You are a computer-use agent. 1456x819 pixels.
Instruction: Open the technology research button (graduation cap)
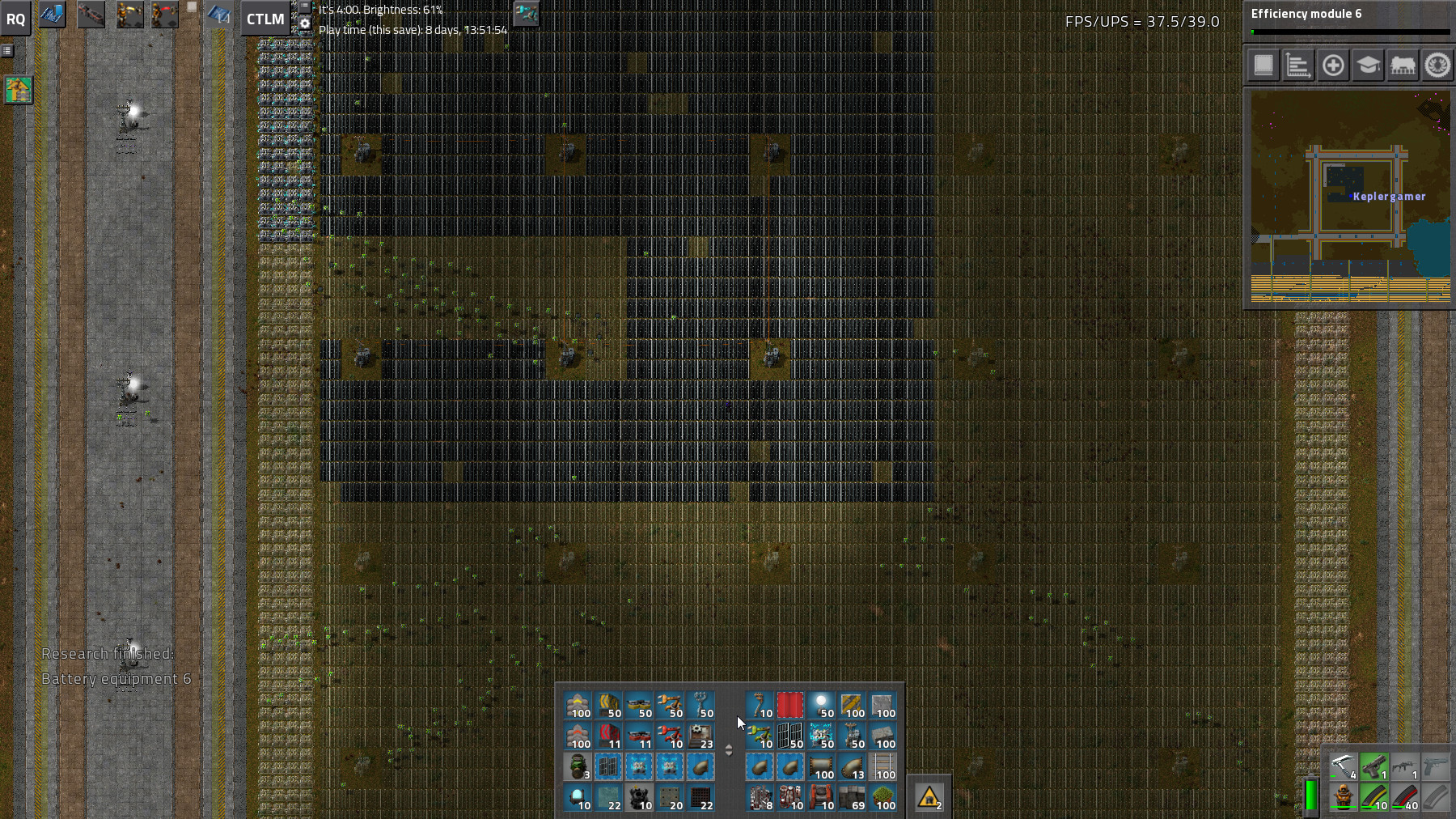1368,66
